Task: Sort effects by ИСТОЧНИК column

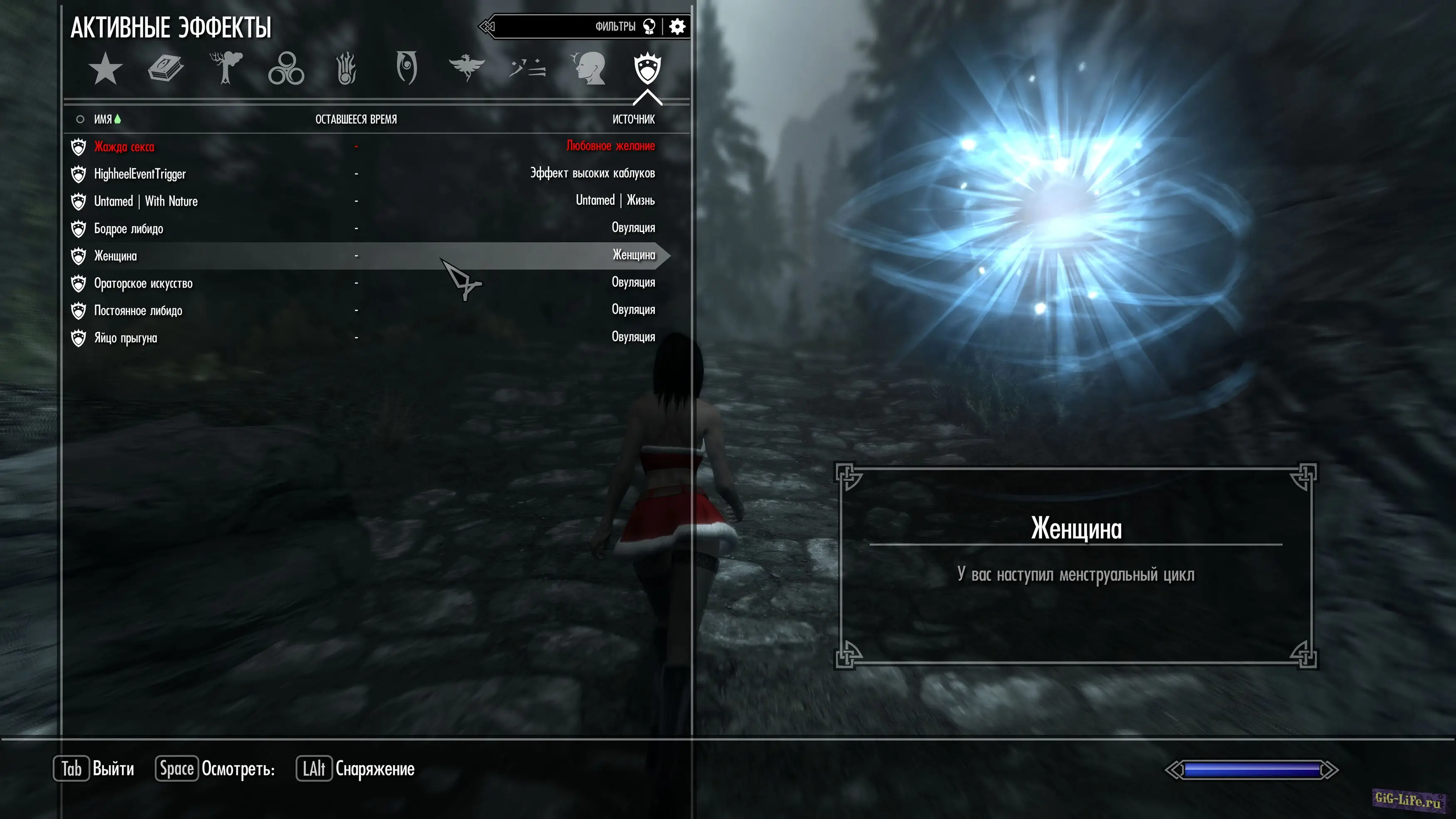Action: tap(634, 119)
